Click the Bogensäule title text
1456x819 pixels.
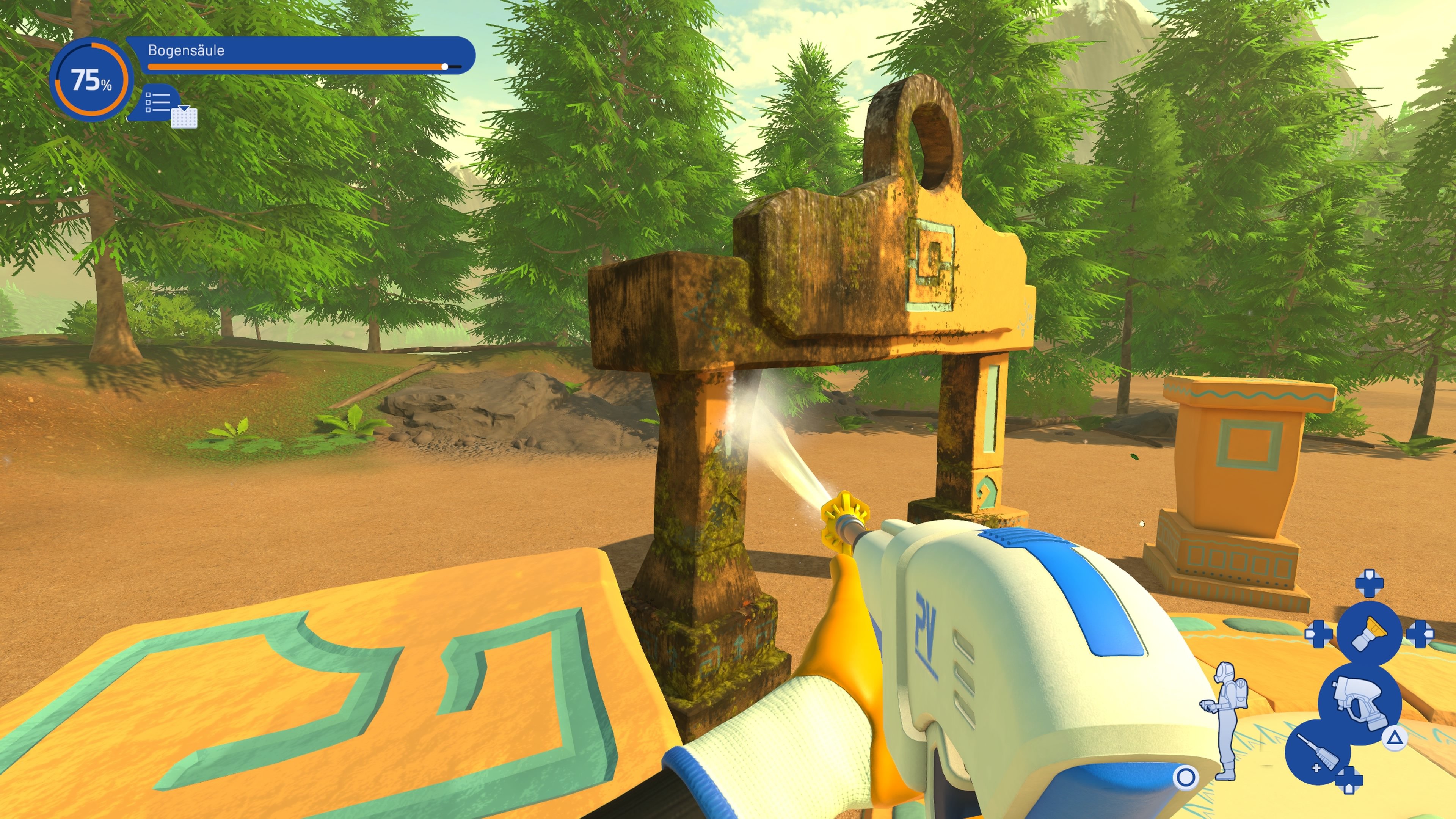click(x=187, y=50)
